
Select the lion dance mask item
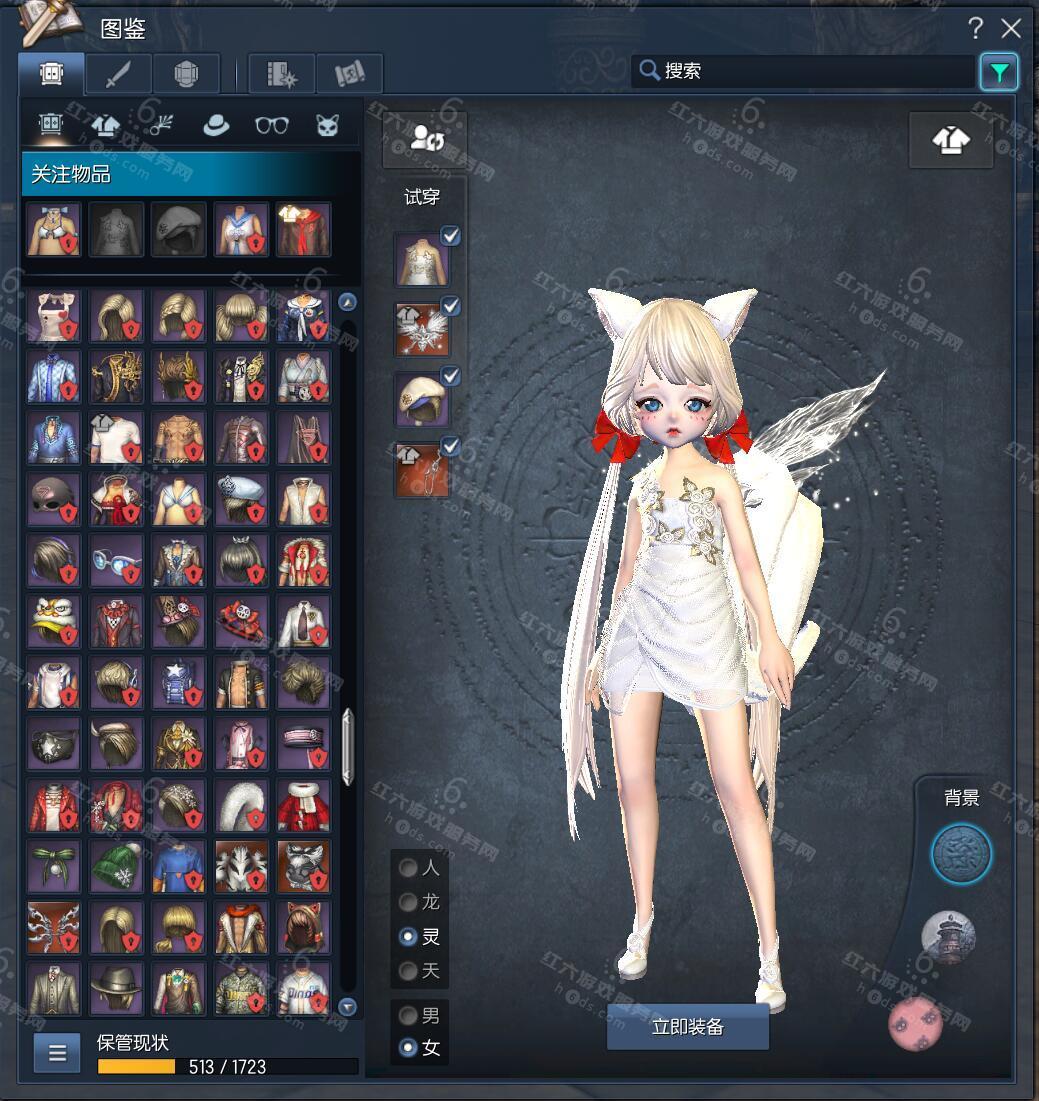[x=54, y=622]
